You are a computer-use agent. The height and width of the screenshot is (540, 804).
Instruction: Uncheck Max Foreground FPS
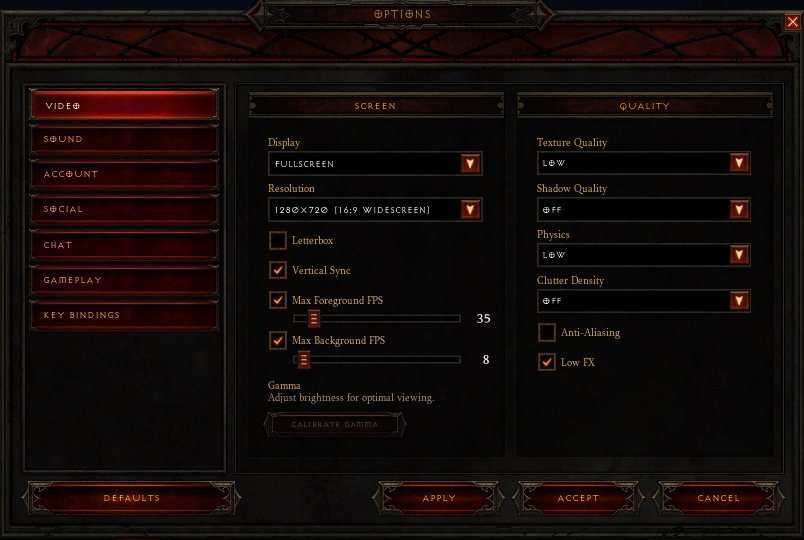278,300
